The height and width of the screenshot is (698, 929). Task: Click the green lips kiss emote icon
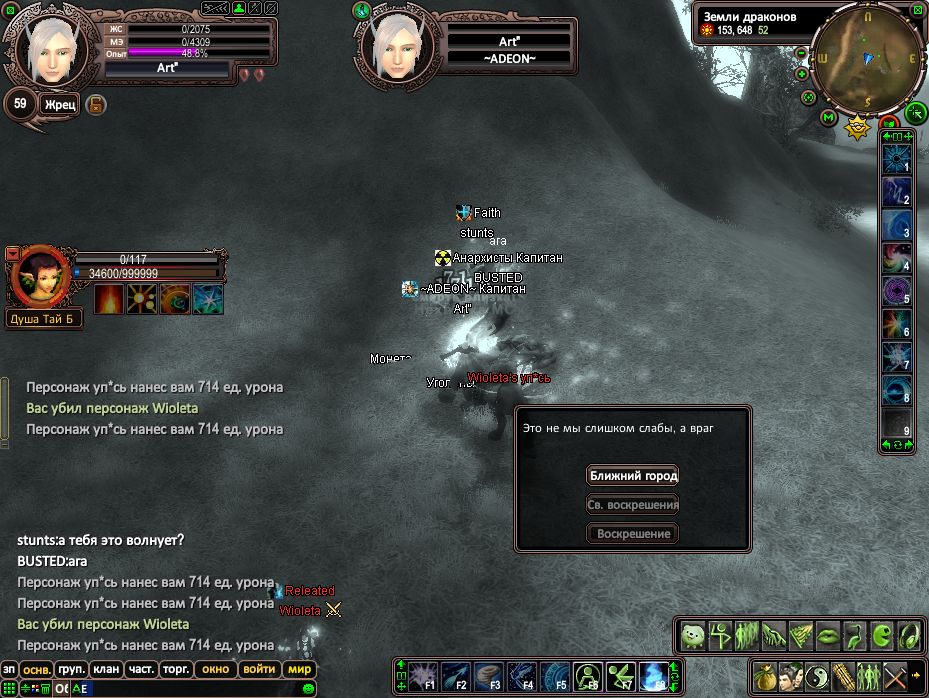[x=827, y=635]
